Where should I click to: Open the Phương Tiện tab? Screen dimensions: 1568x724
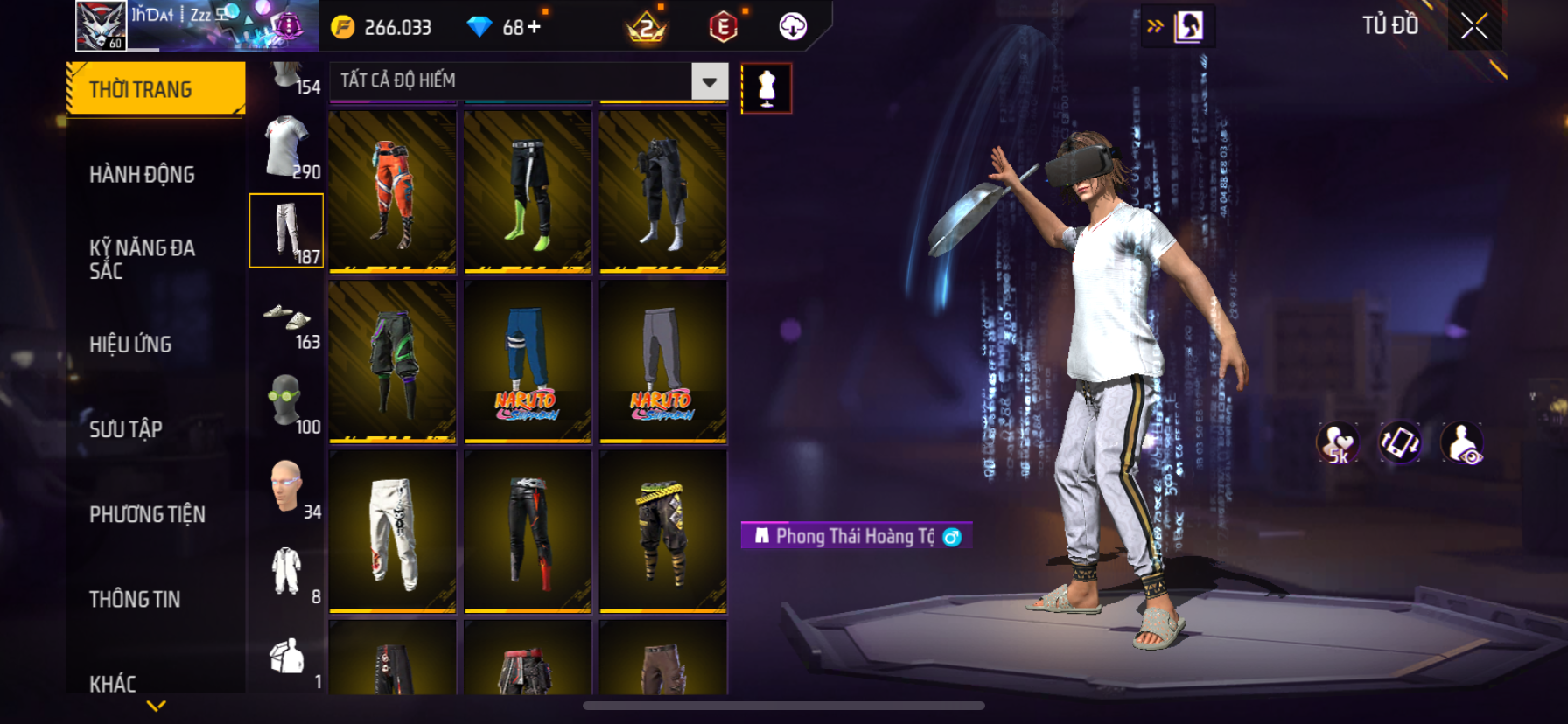tap(147, 514)
